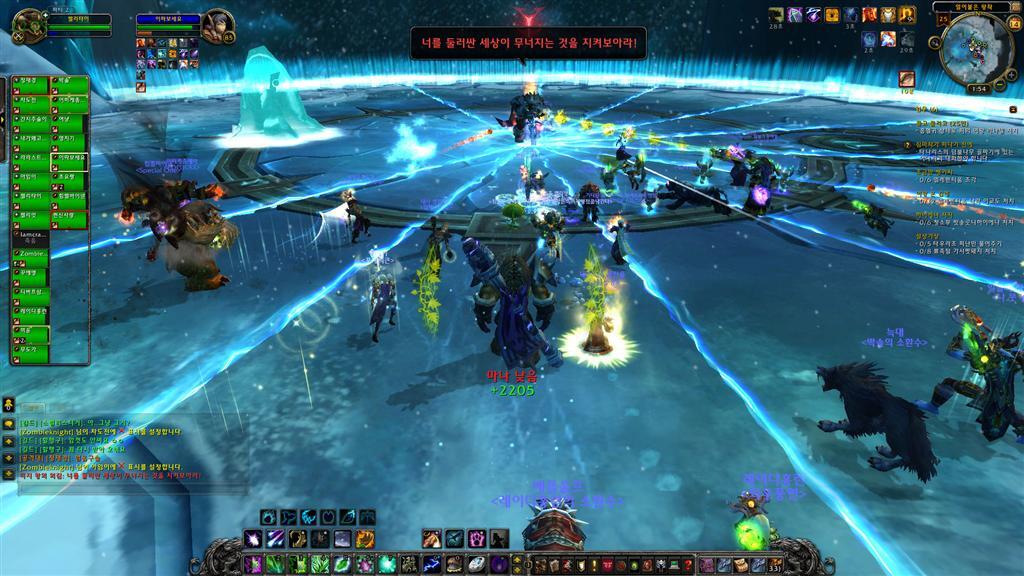1024x576 pixels.
Task: Open the backpack bag slot showing 33
Action: 776,566
